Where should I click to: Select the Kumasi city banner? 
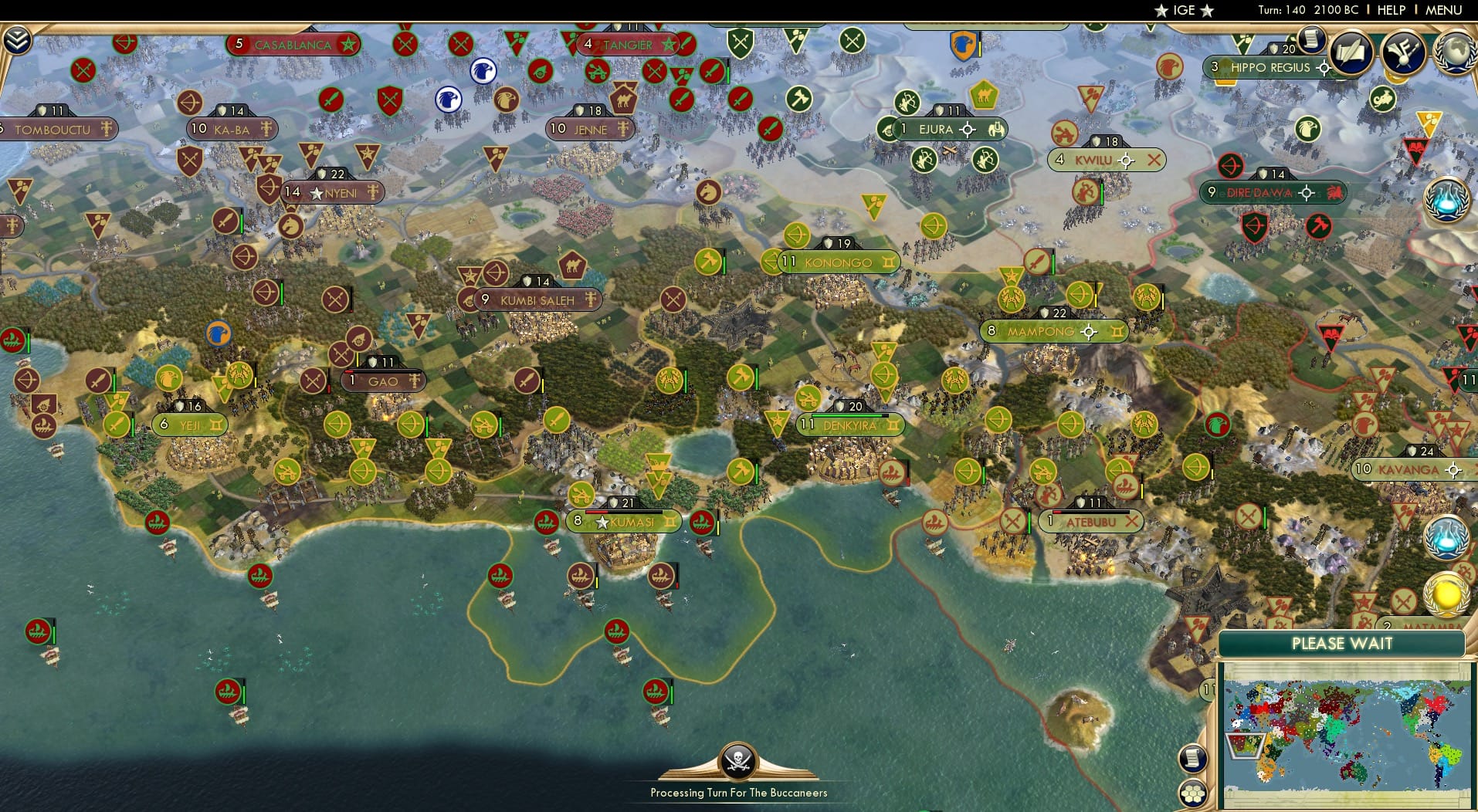627,522
